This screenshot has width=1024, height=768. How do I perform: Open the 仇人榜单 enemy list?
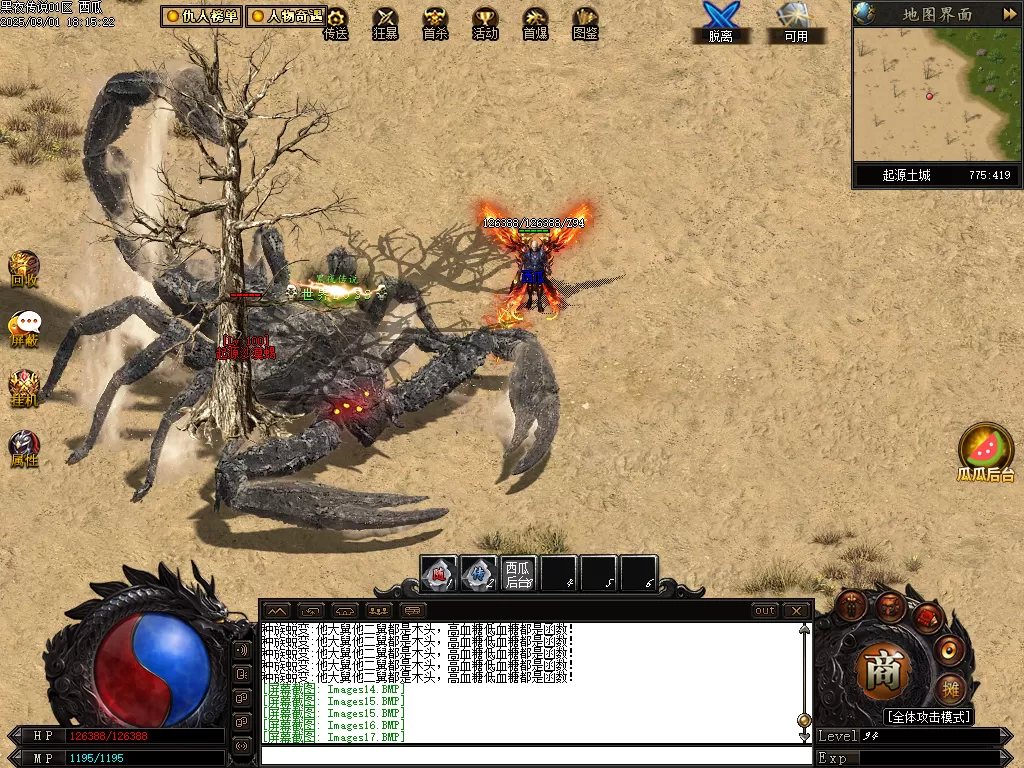201,16
